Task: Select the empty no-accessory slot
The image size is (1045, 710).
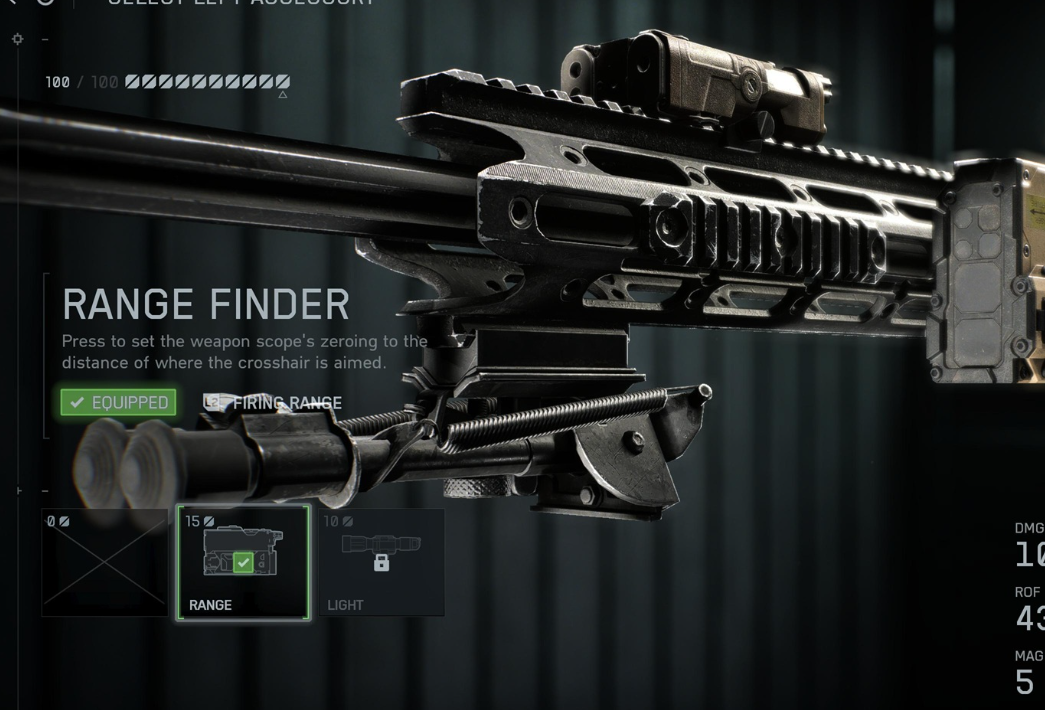Action: [x=105, y=561]
